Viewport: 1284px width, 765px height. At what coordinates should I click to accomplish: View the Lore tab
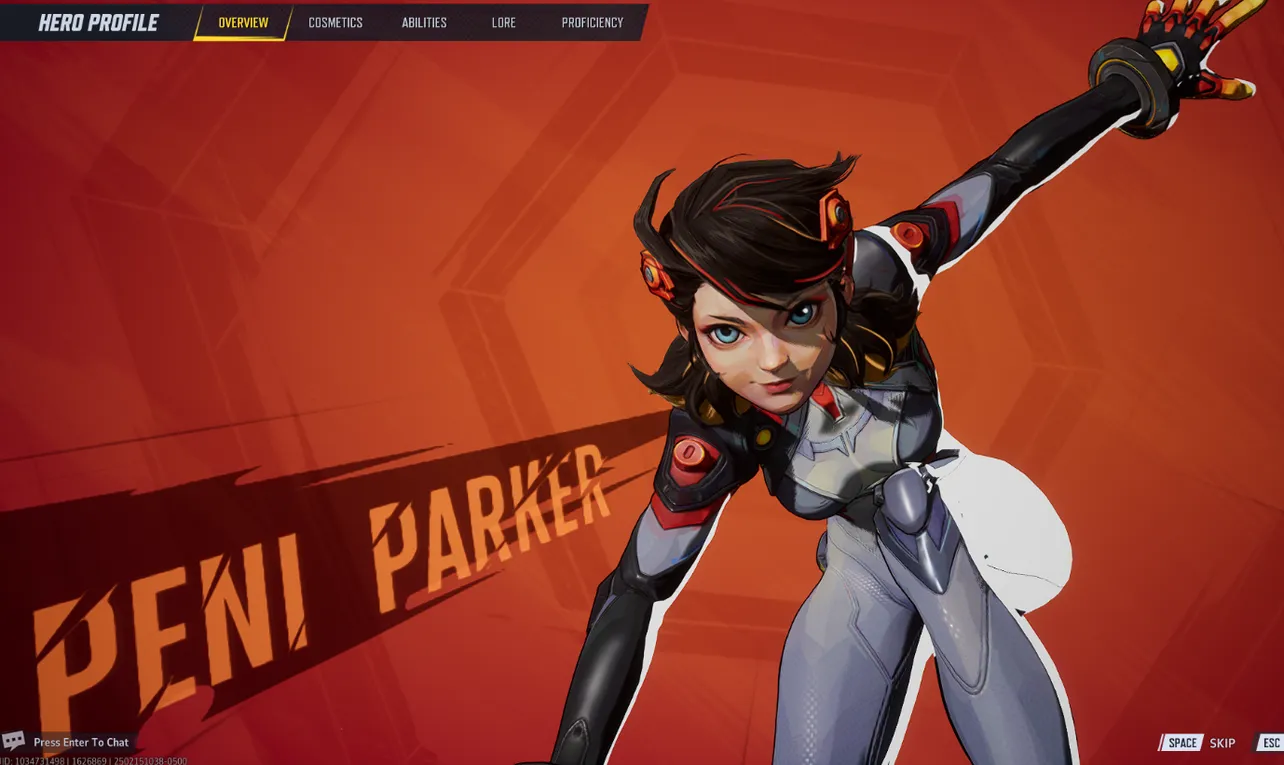(503, 22)
